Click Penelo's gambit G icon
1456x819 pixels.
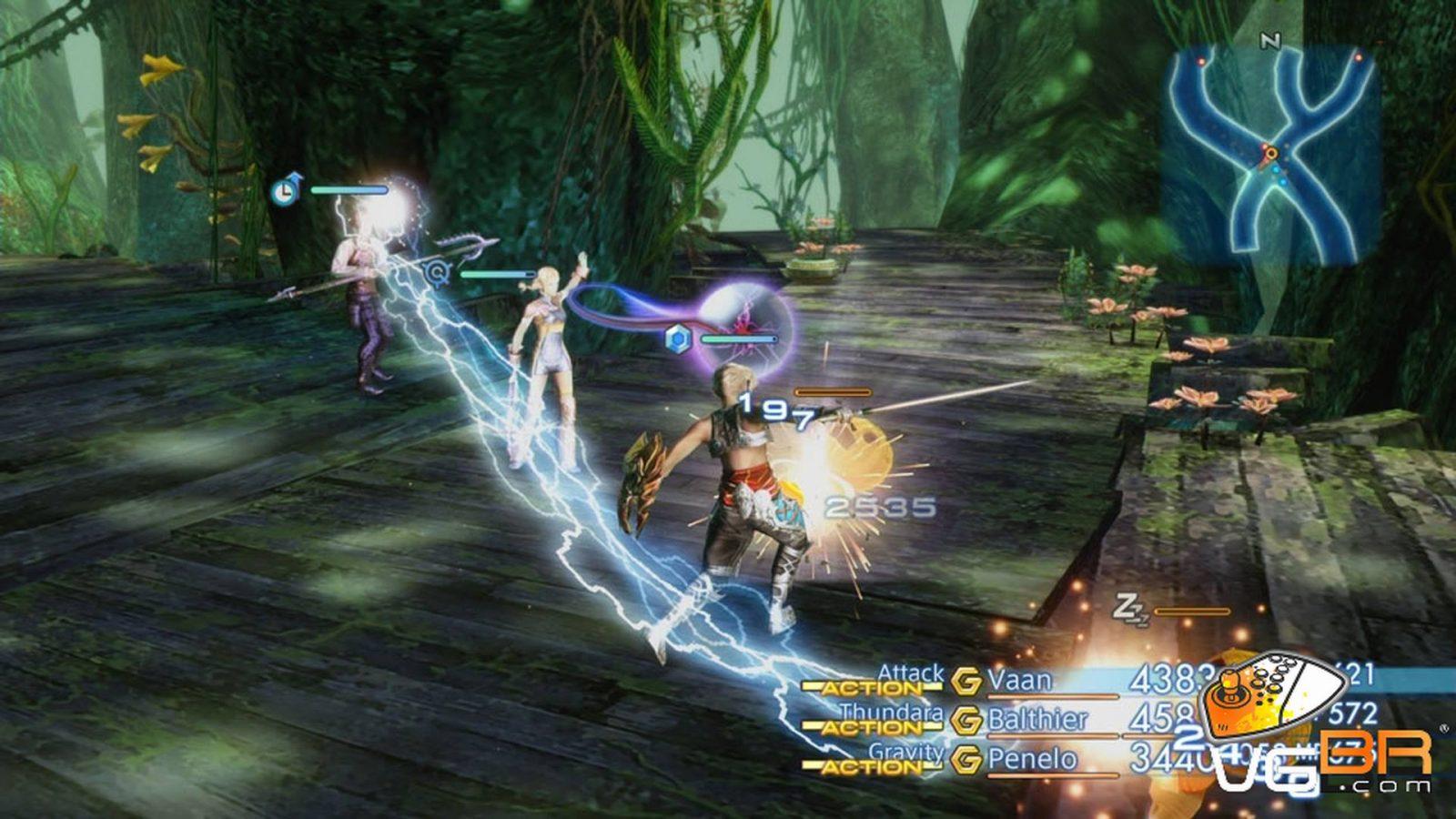966,759
